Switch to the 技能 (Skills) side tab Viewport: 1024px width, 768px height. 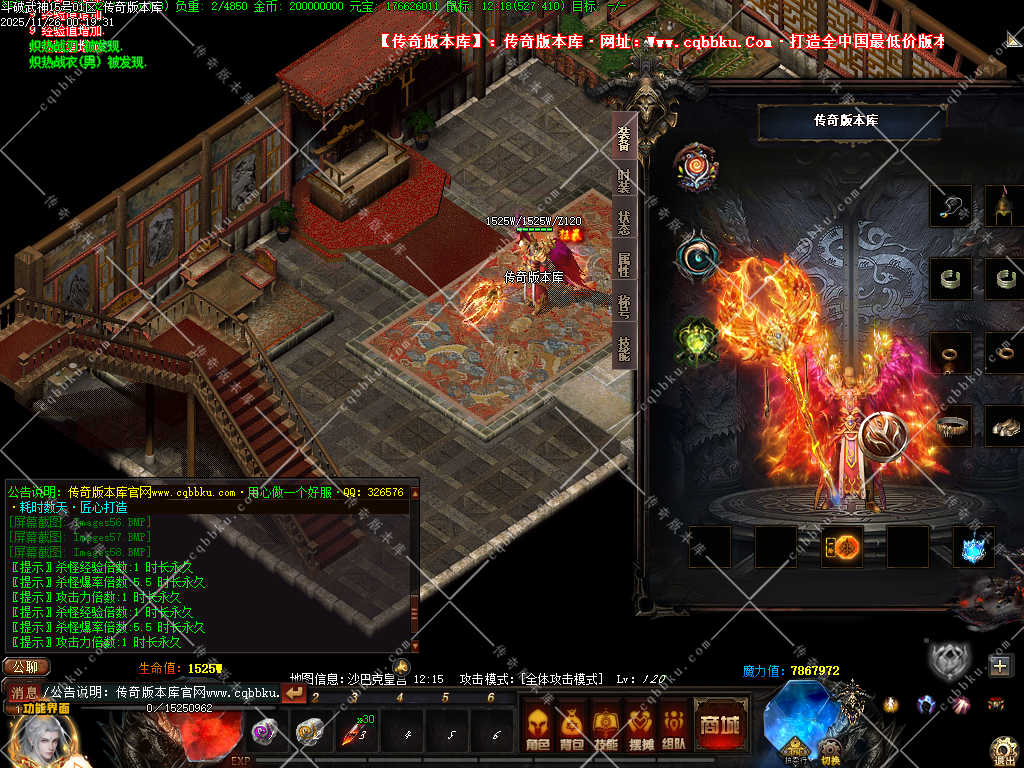pyautogui.click(x=624, y=348)
